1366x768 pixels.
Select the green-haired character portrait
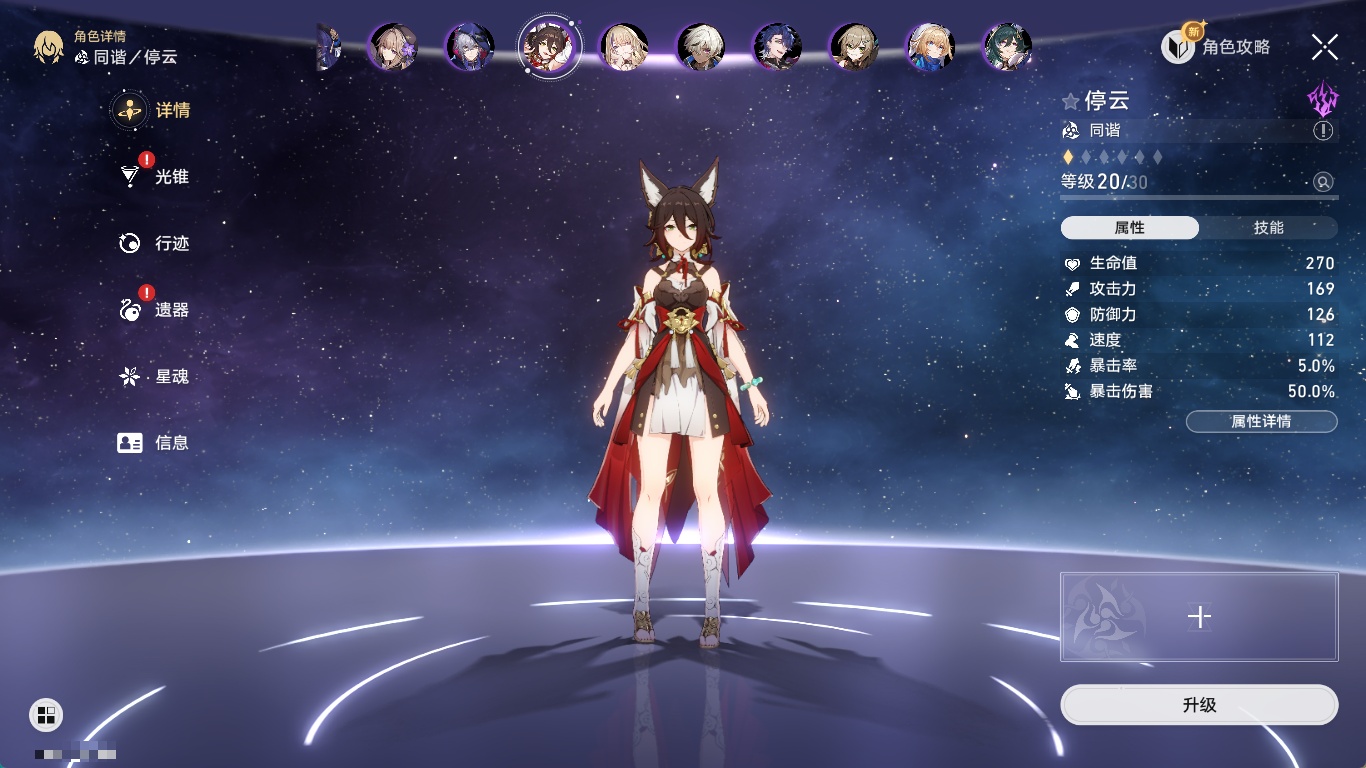[1007, 46]
